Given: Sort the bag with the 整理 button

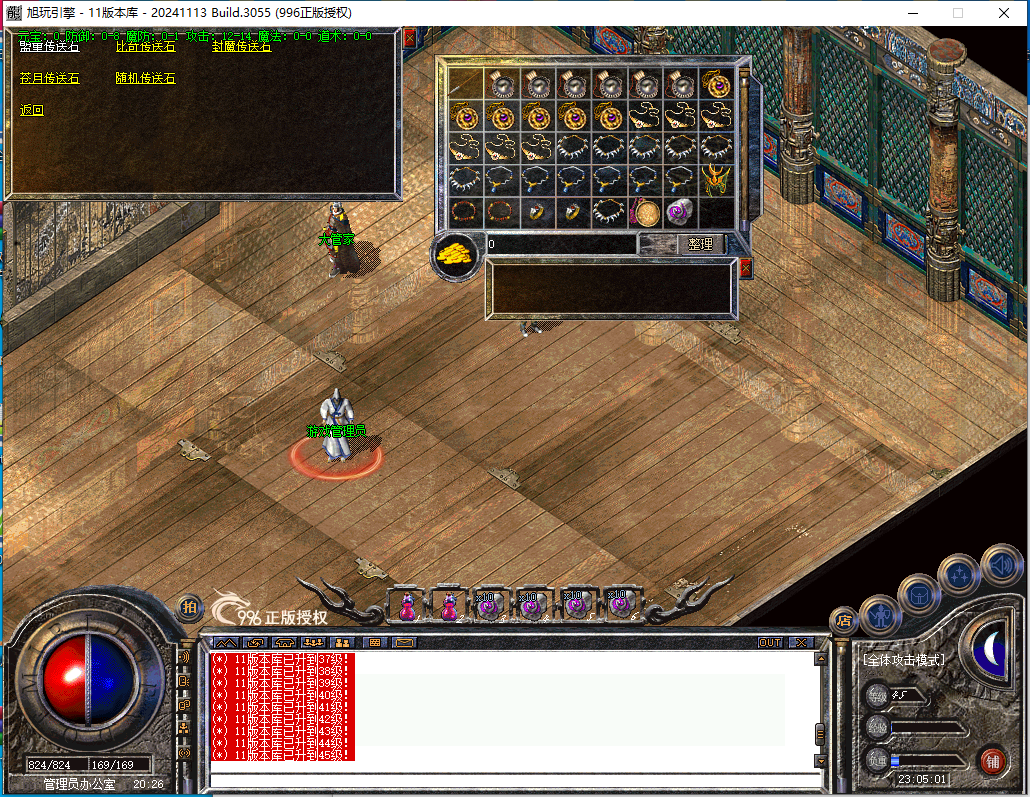Looking at the screenshot, I should pos(700,244).
